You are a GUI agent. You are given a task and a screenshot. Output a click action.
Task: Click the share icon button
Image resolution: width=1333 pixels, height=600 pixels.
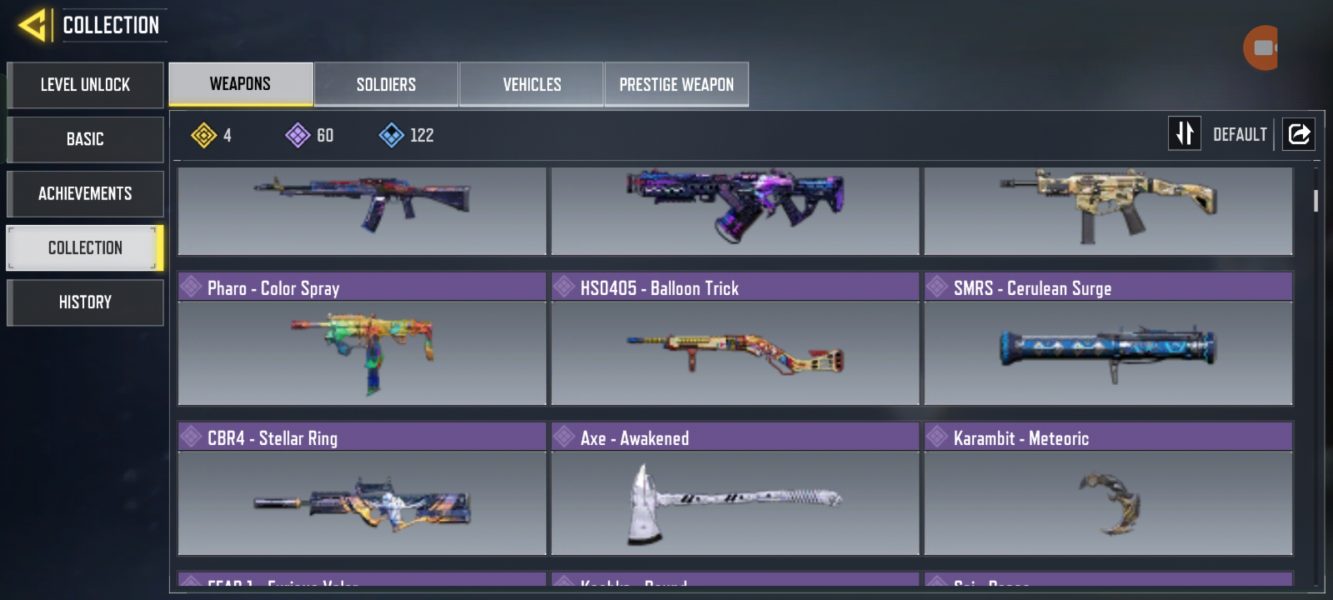[x=1298, y=134]
